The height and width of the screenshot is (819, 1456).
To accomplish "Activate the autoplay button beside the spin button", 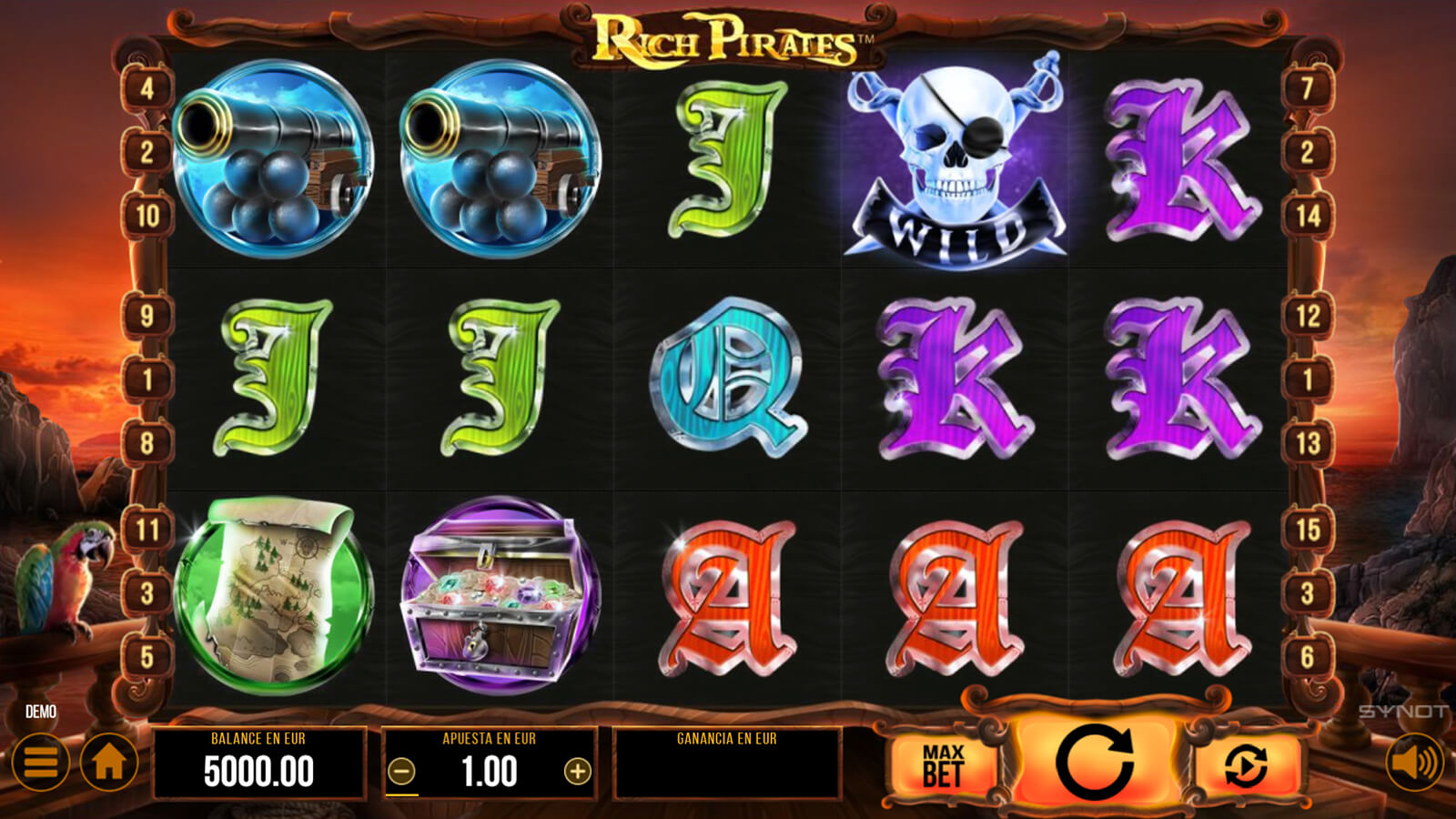I will click(1245, 765).
